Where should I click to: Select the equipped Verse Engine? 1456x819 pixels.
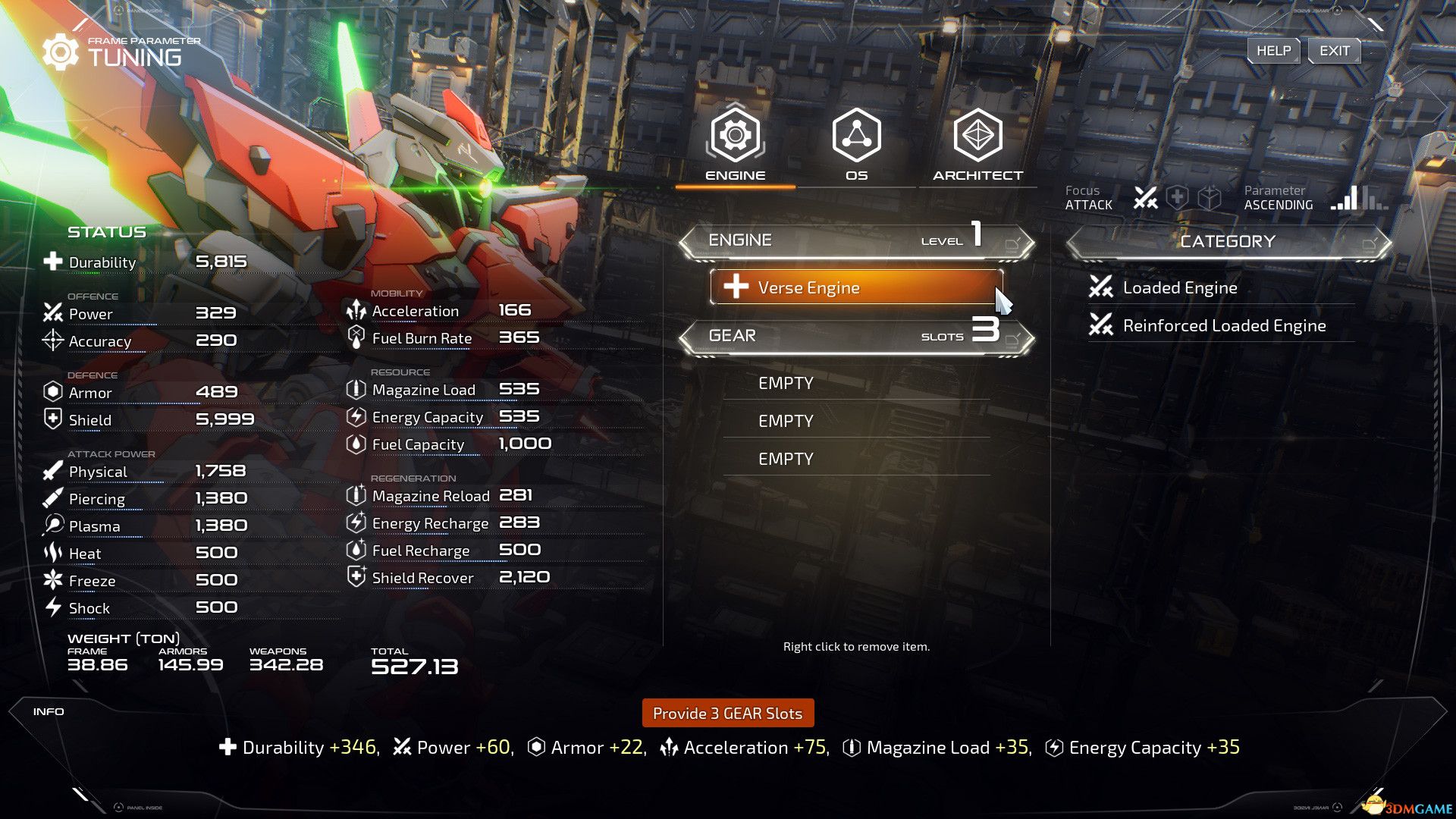pyautogui.click(x=856, y=287)
